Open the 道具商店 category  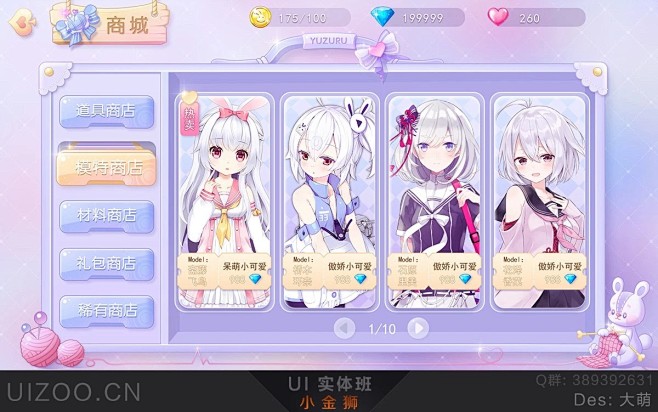tap(106, 112)
